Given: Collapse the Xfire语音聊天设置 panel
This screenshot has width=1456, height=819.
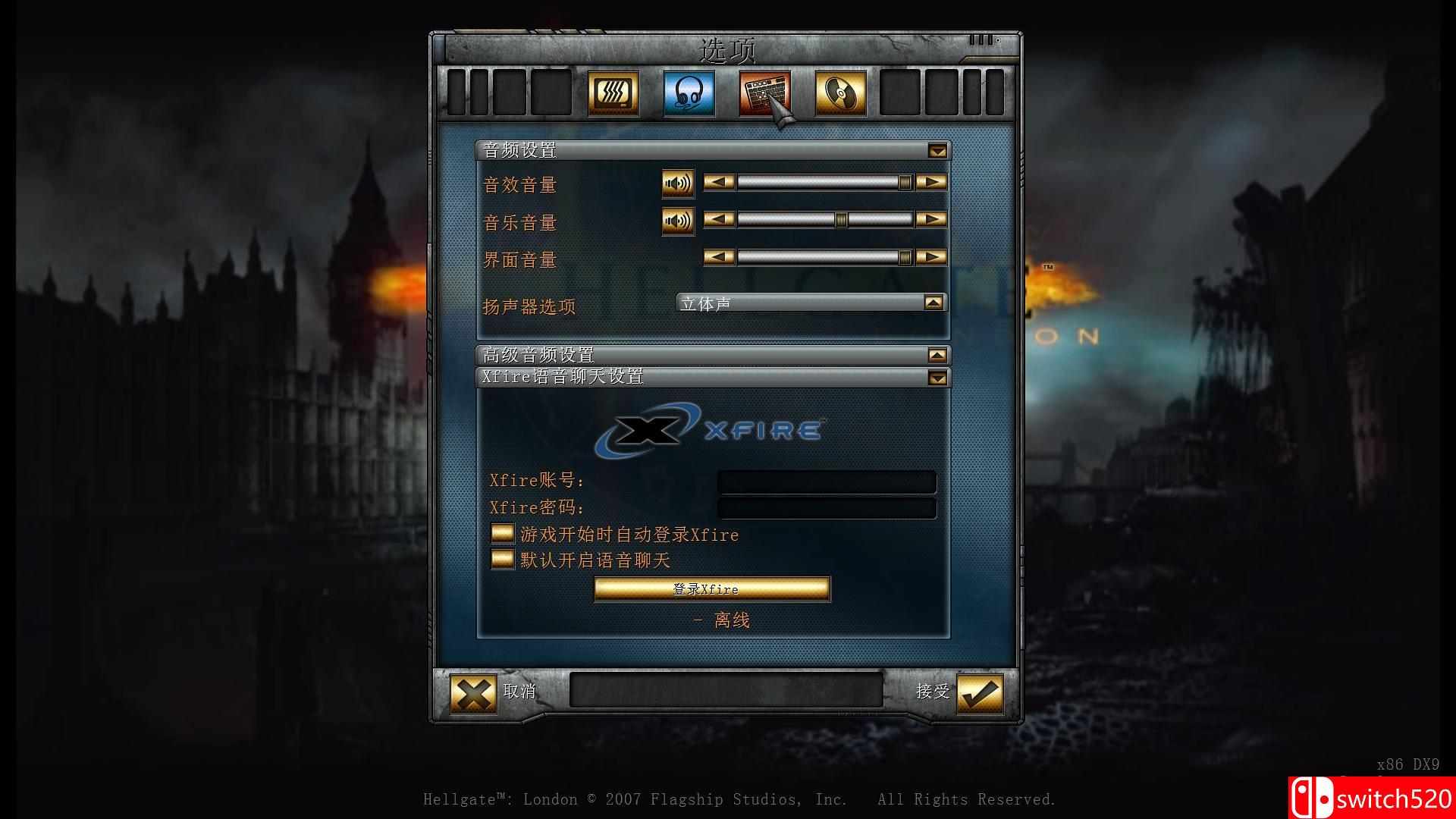Looking at the screenshot, I should tap(937, 377).
